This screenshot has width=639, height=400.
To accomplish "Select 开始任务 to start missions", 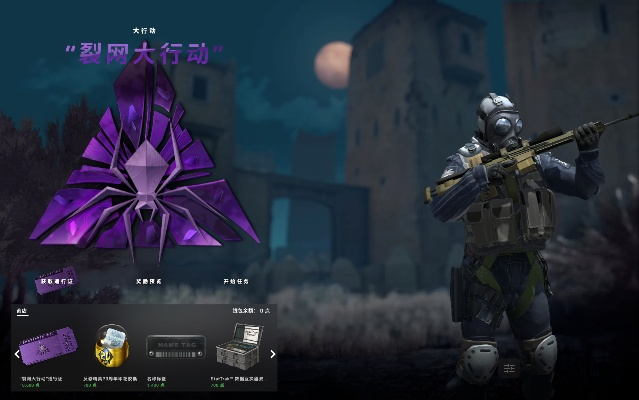I will click(236, 282).
